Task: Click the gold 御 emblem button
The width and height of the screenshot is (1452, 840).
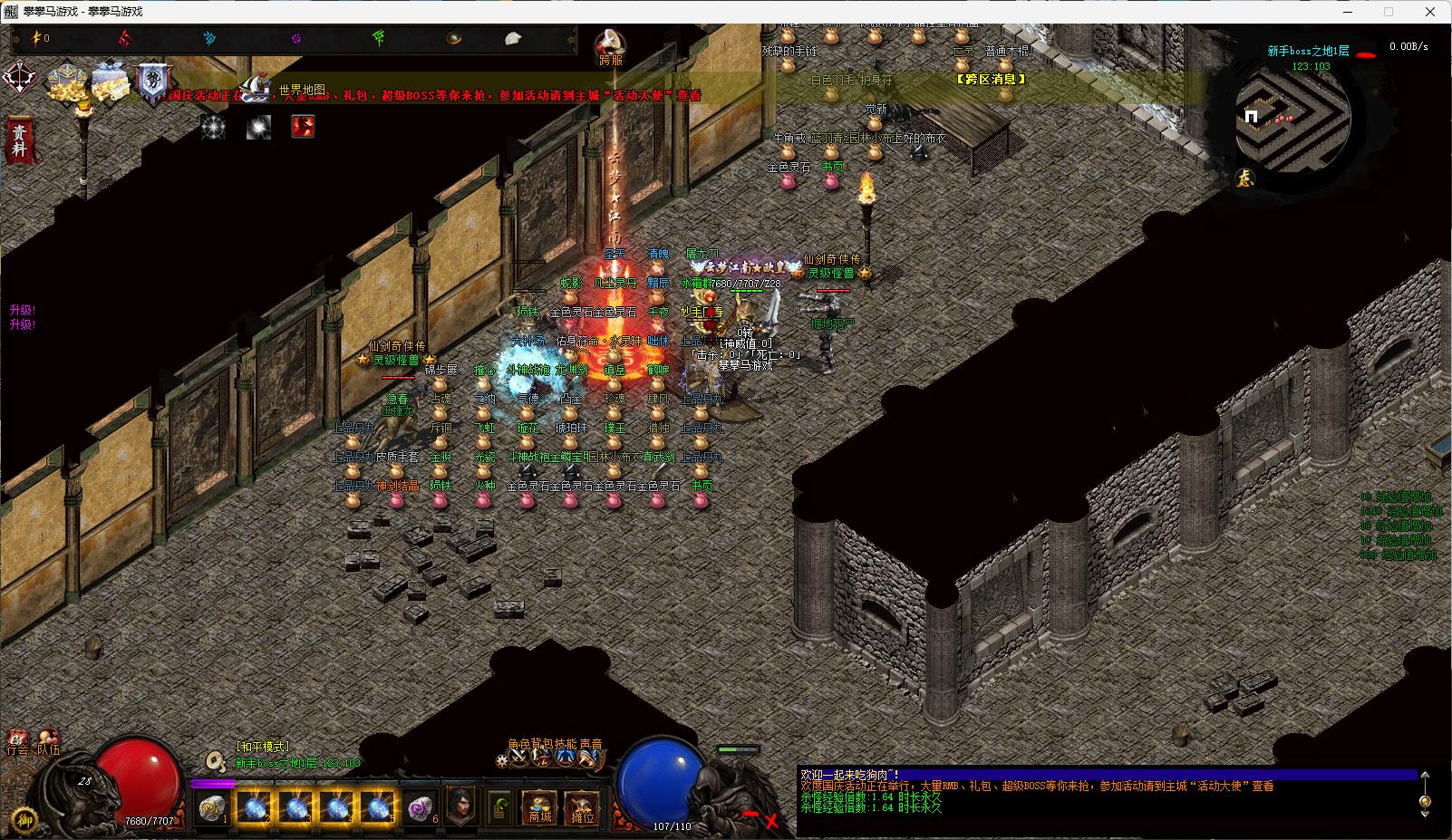Action: click(x=24, y=818)
